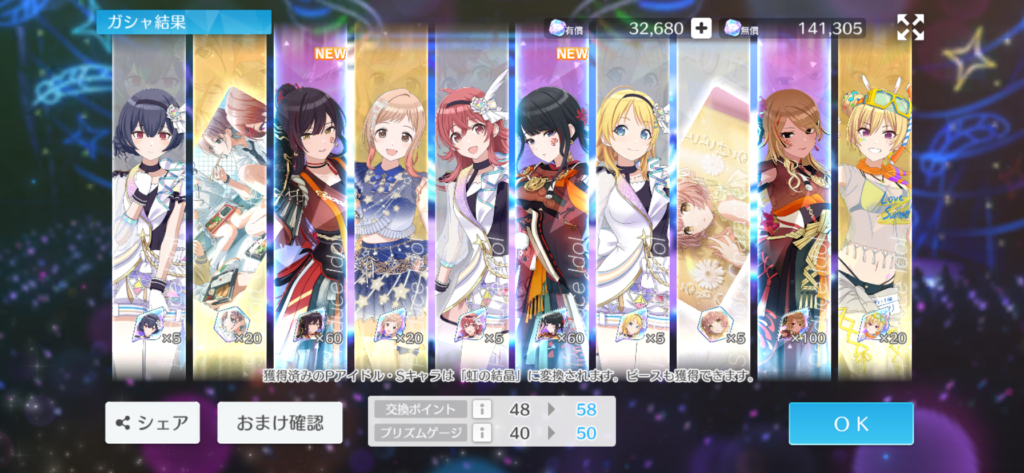This screenshot has height=473, width=1024.
Task: Open the おまけ確認 bonus check
Action: tap(280, 423)
